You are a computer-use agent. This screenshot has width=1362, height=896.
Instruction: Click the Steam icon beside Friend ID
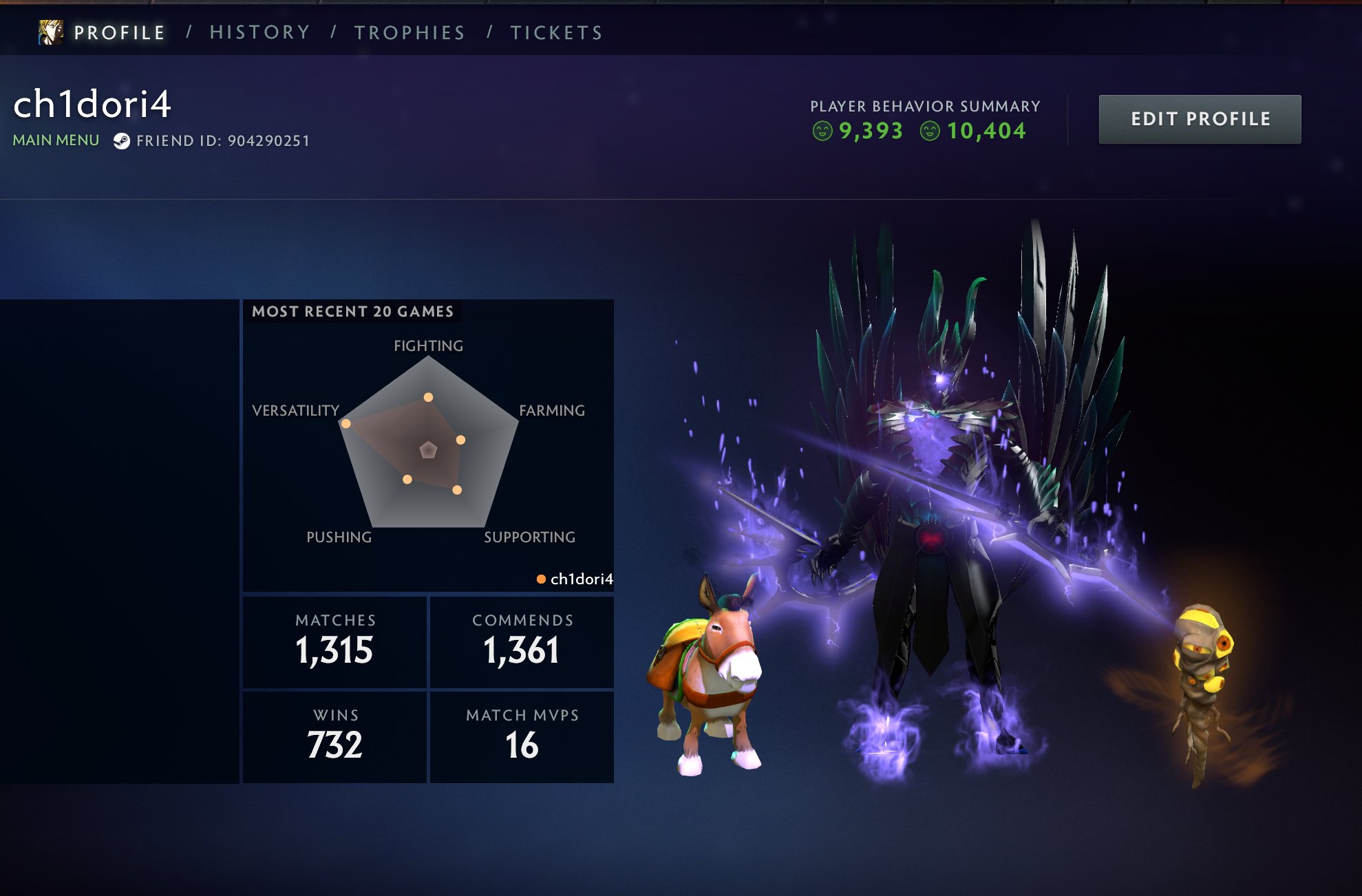pyautogui.click(x=121, y=141)
